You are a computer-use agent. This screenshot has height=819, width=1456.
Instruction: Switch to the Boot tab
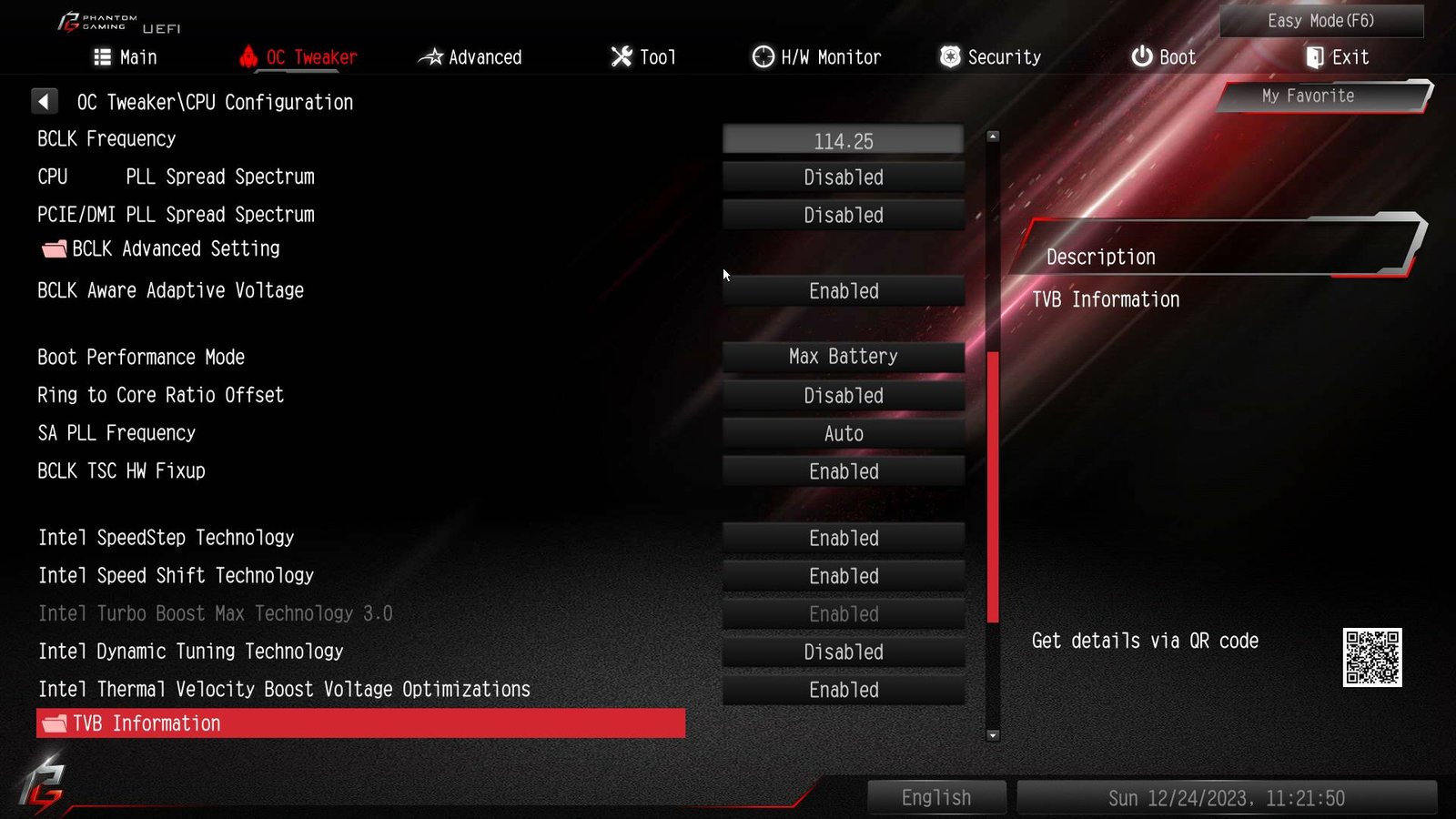pos(1163,57)
